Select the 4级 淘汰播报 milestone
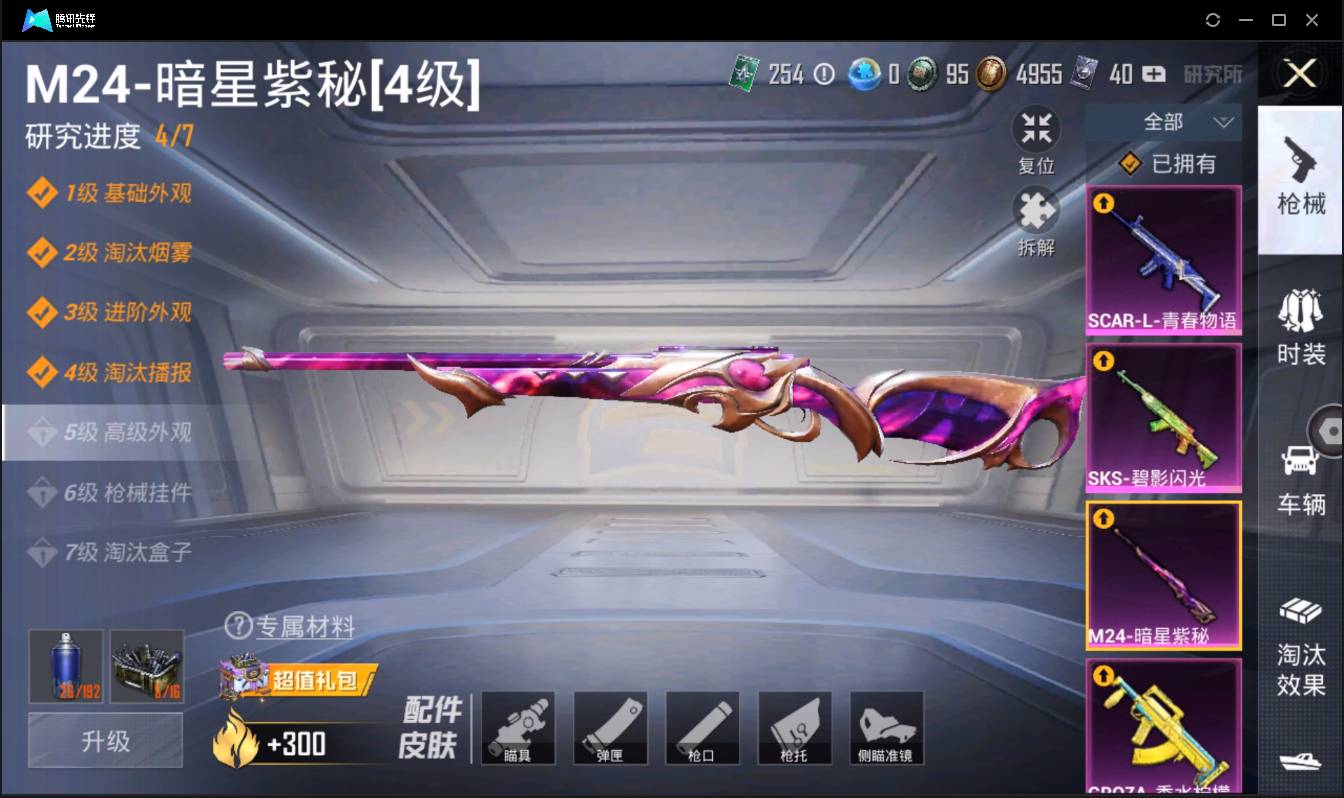Image resolution: width=1344 pixels, height=798 pixels. 107,374
